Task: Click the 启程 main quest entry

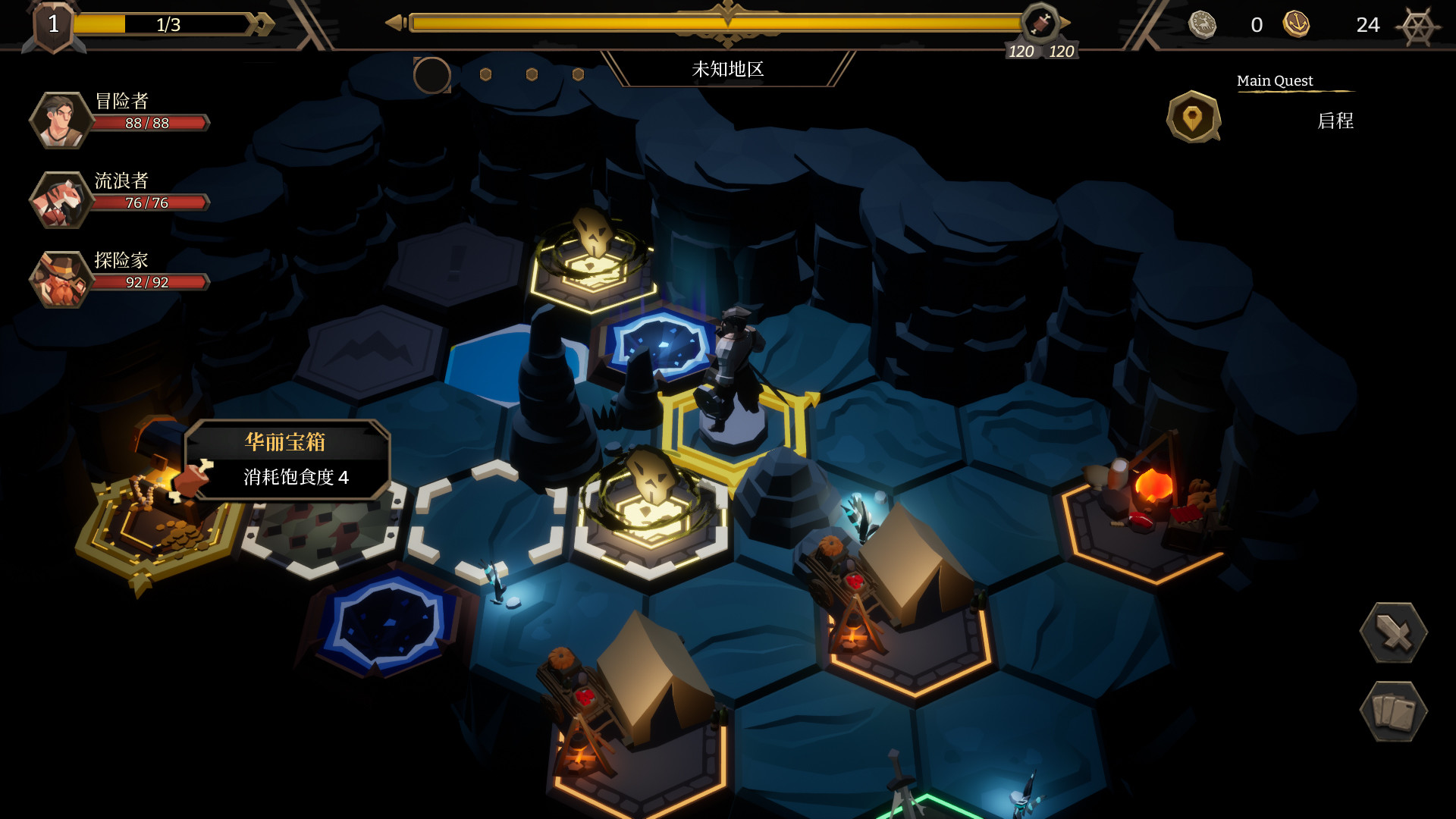Action: (1335, 121)
